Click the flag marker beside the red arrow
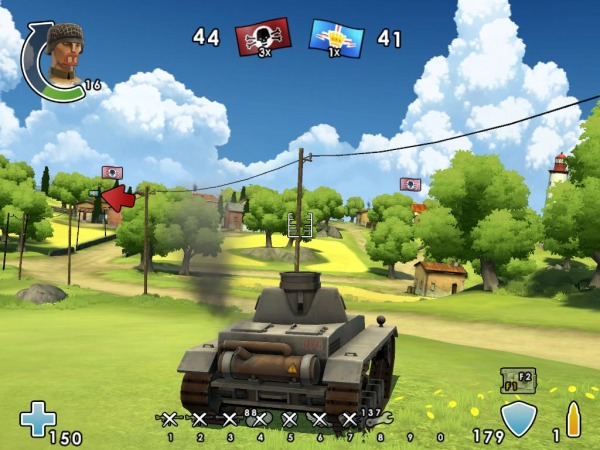The width and height of the screenshot is (600, 450). 112,172
